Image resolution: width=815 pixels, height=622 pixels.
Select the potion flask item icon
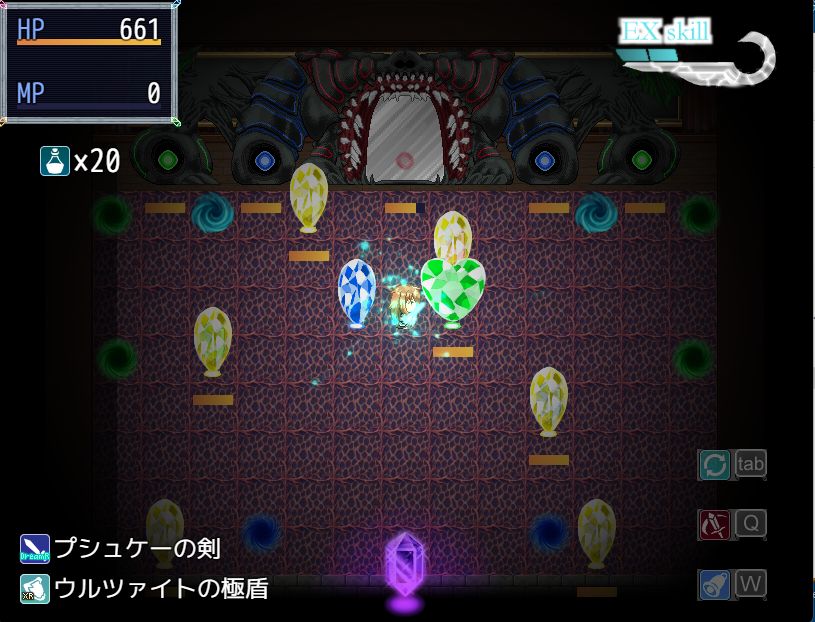coord(54,161)
